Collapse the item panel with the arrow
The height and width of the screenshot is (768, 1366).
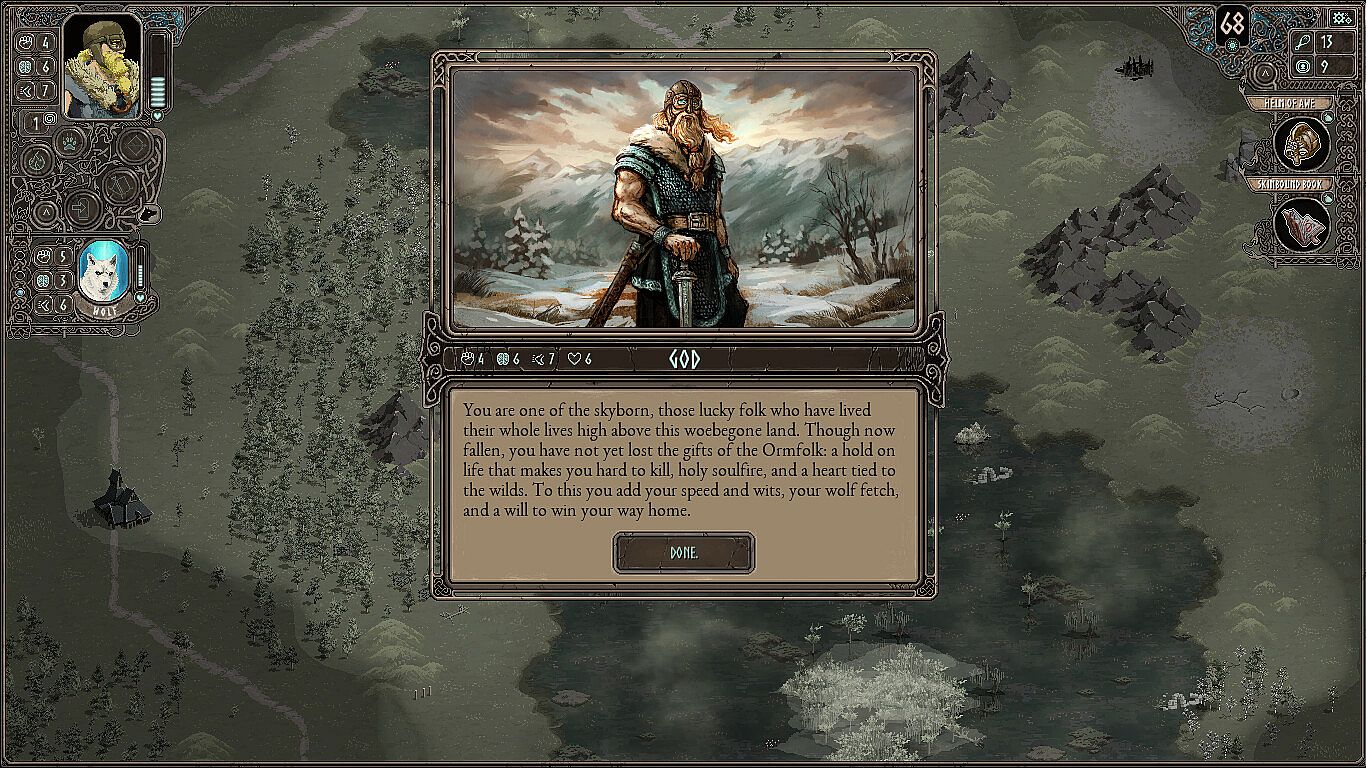click(x=1265, y=73)
